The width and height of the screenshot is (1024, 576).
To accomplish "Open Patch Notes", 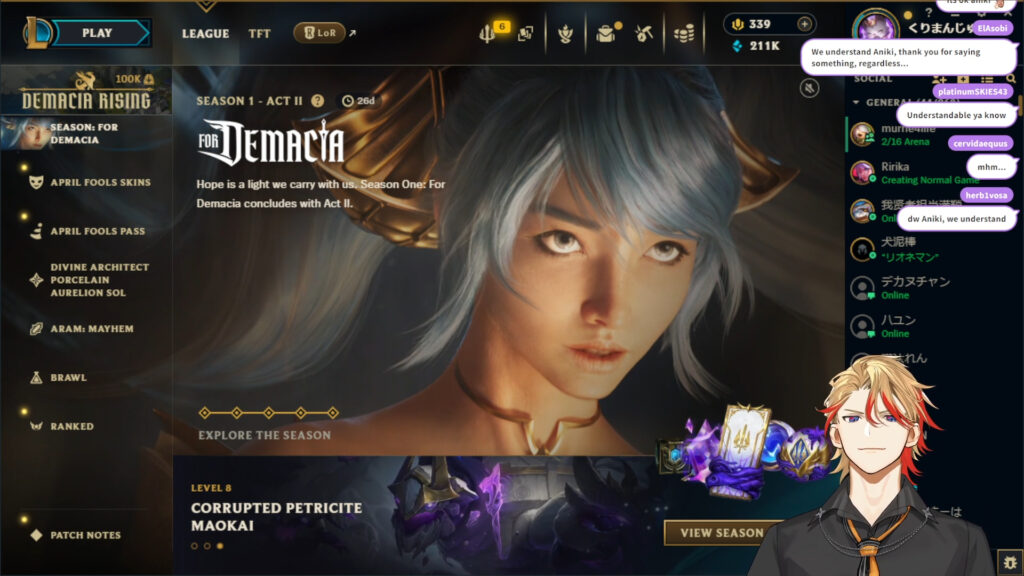I will (85, 535).
